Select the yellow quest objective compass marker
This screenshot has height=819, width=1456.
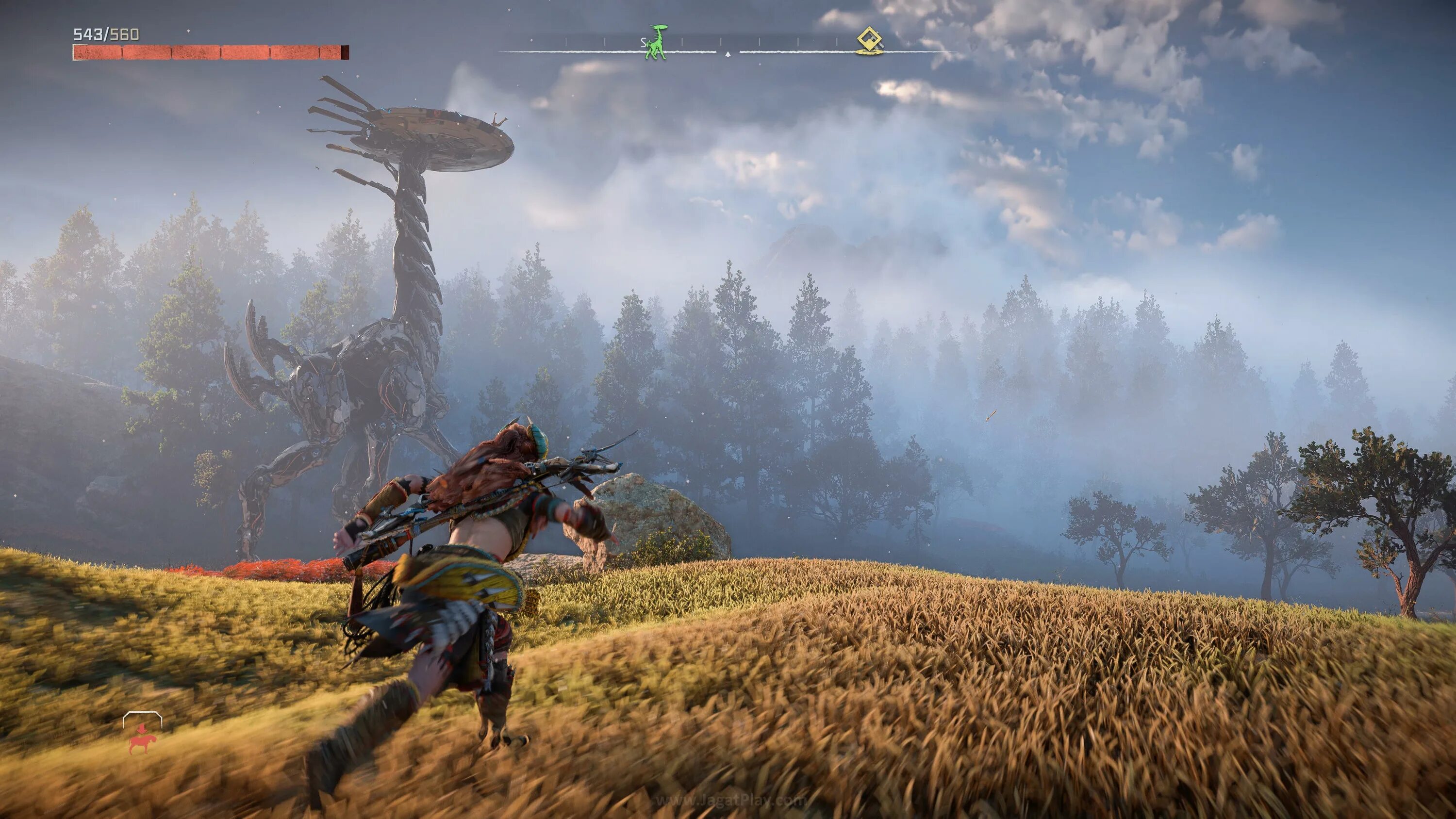pyautogui.click(x=869, y=40)
